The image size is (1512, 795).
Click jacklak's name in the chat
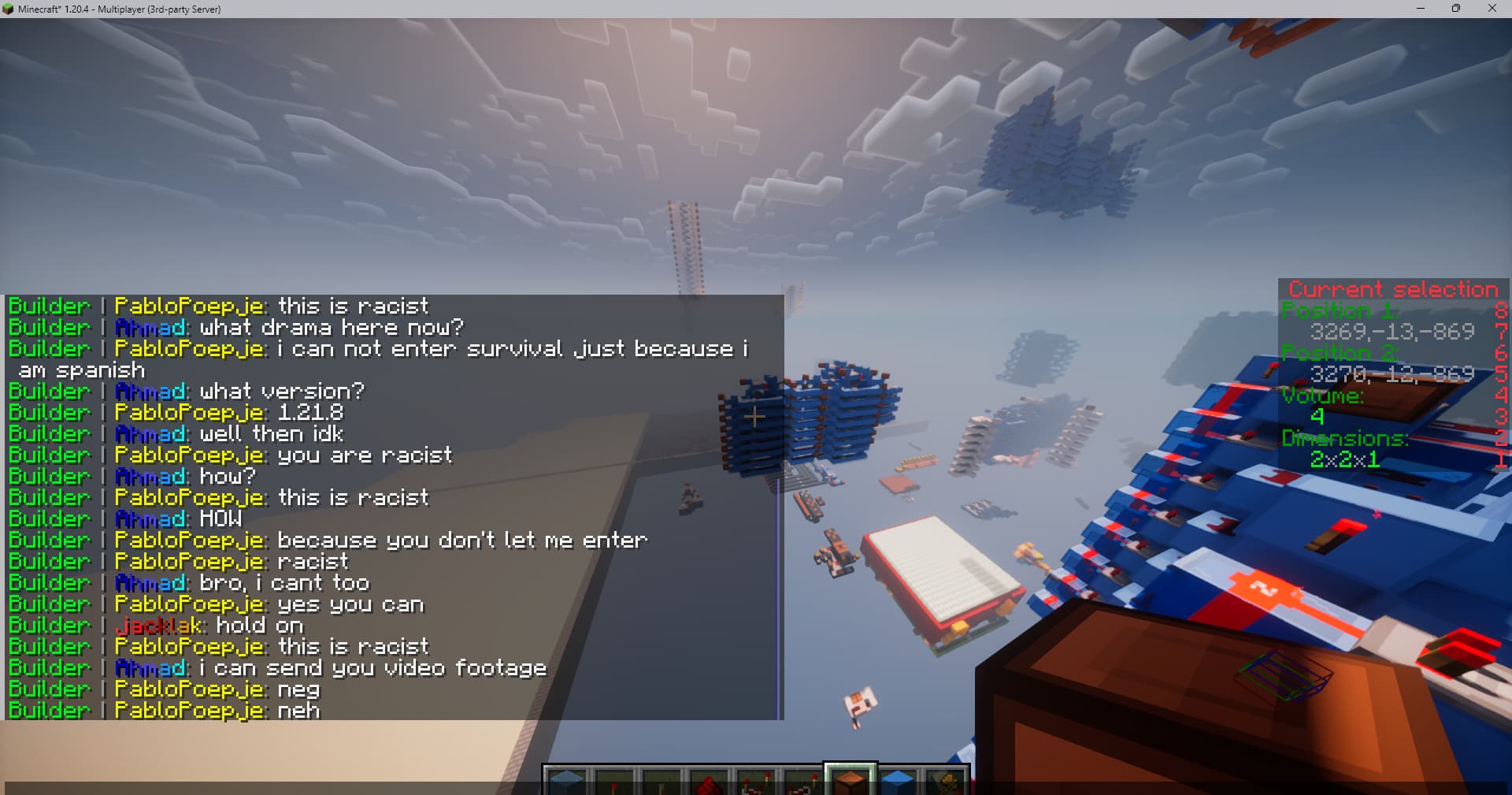point(160,626)
